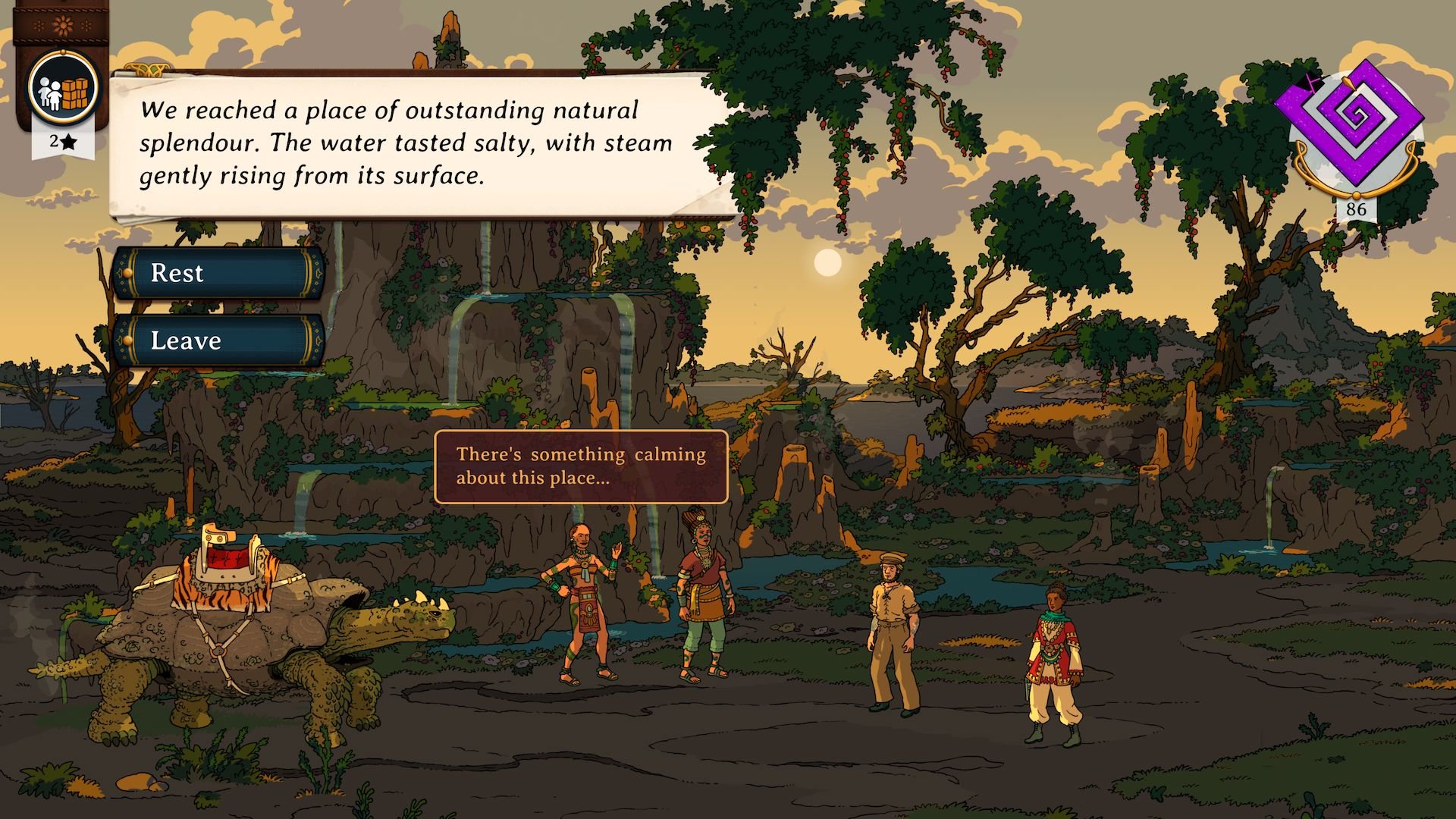Click the Rest button

point(220,273)
